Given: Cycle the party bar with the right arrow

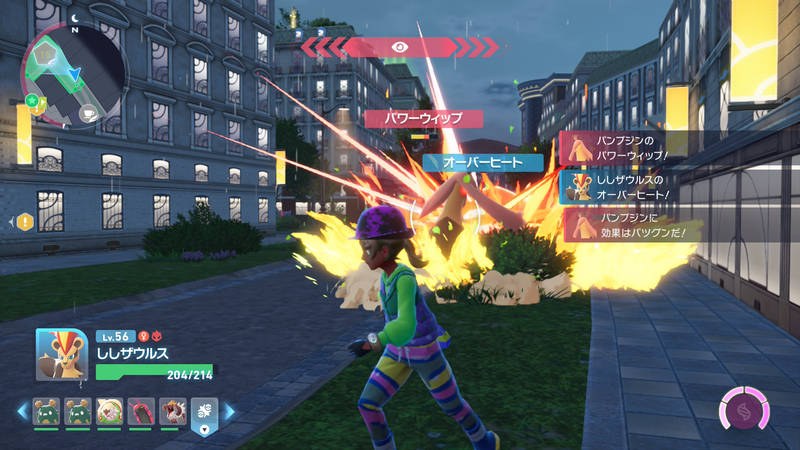Looking at the screenshot, I should tap(228, 411).
